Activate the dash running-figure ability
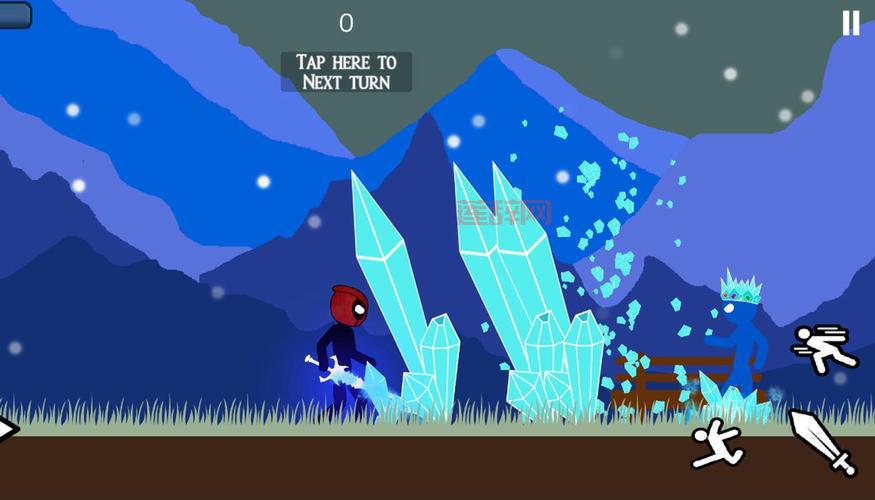This screenshot has width=875, height=500. [824, 348]
